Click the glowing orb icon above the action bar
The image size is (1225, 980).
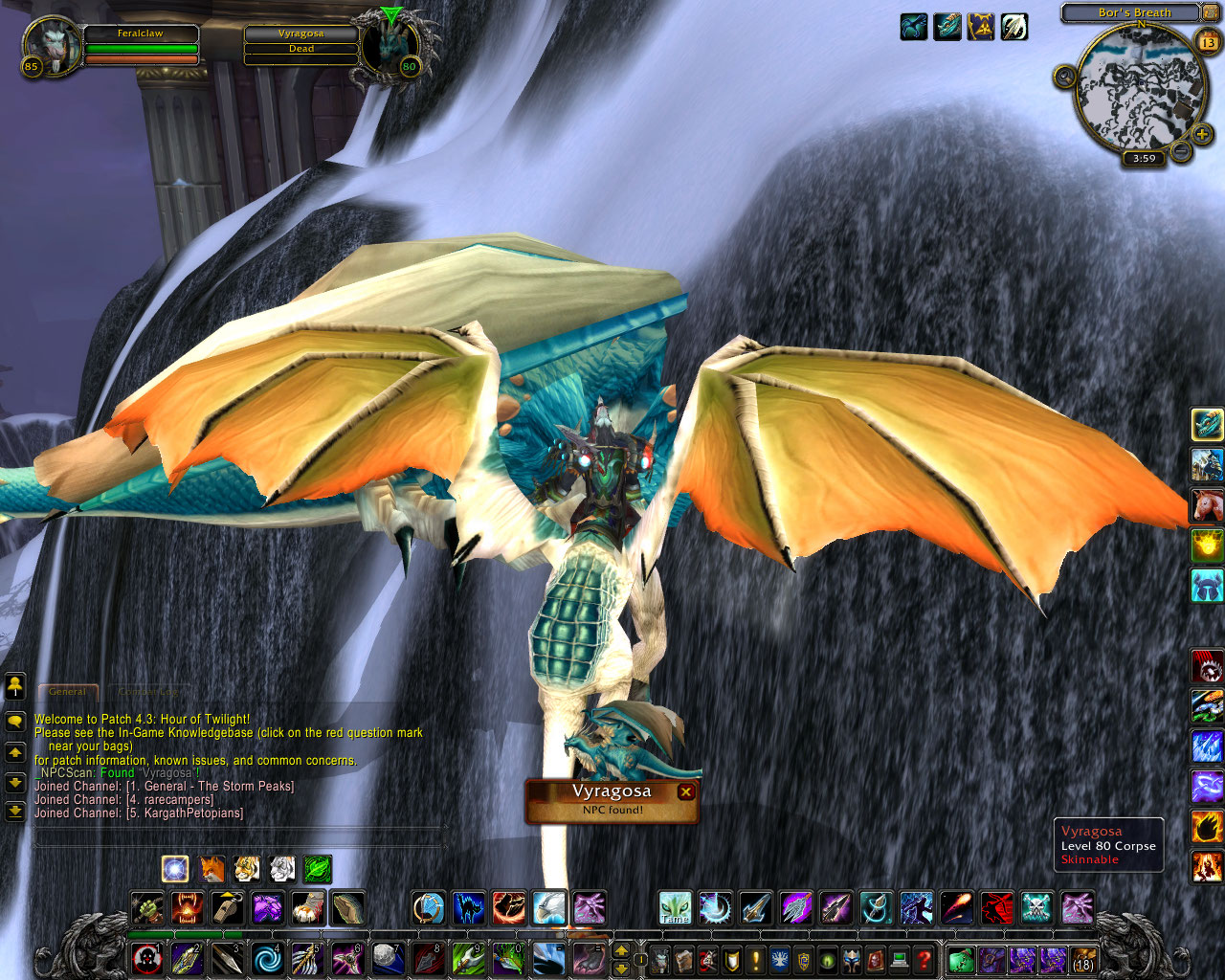175,869
